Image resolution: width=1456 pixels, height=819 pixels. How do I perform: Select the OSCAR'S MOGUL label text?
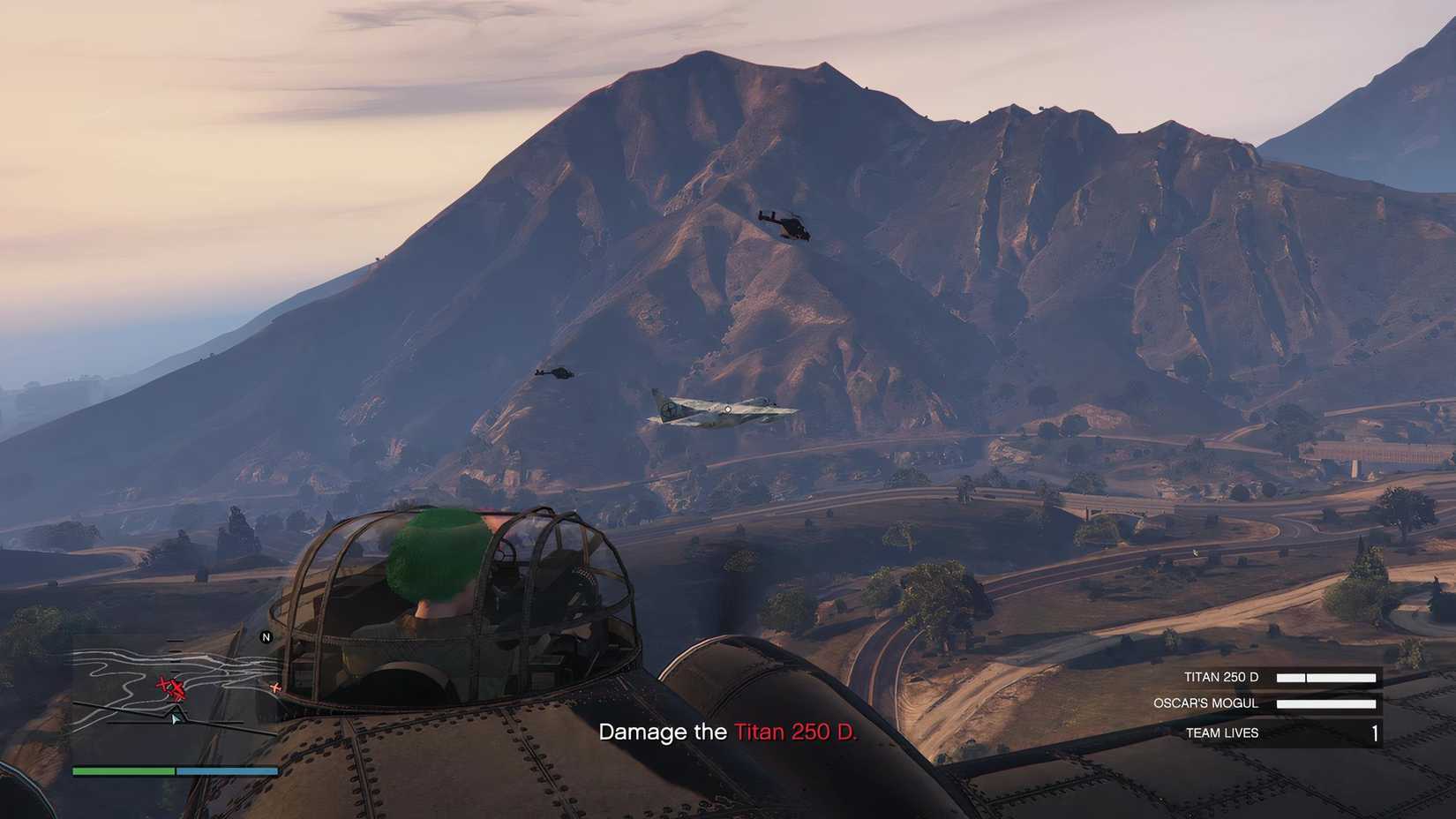click(x=1205, y=703)
